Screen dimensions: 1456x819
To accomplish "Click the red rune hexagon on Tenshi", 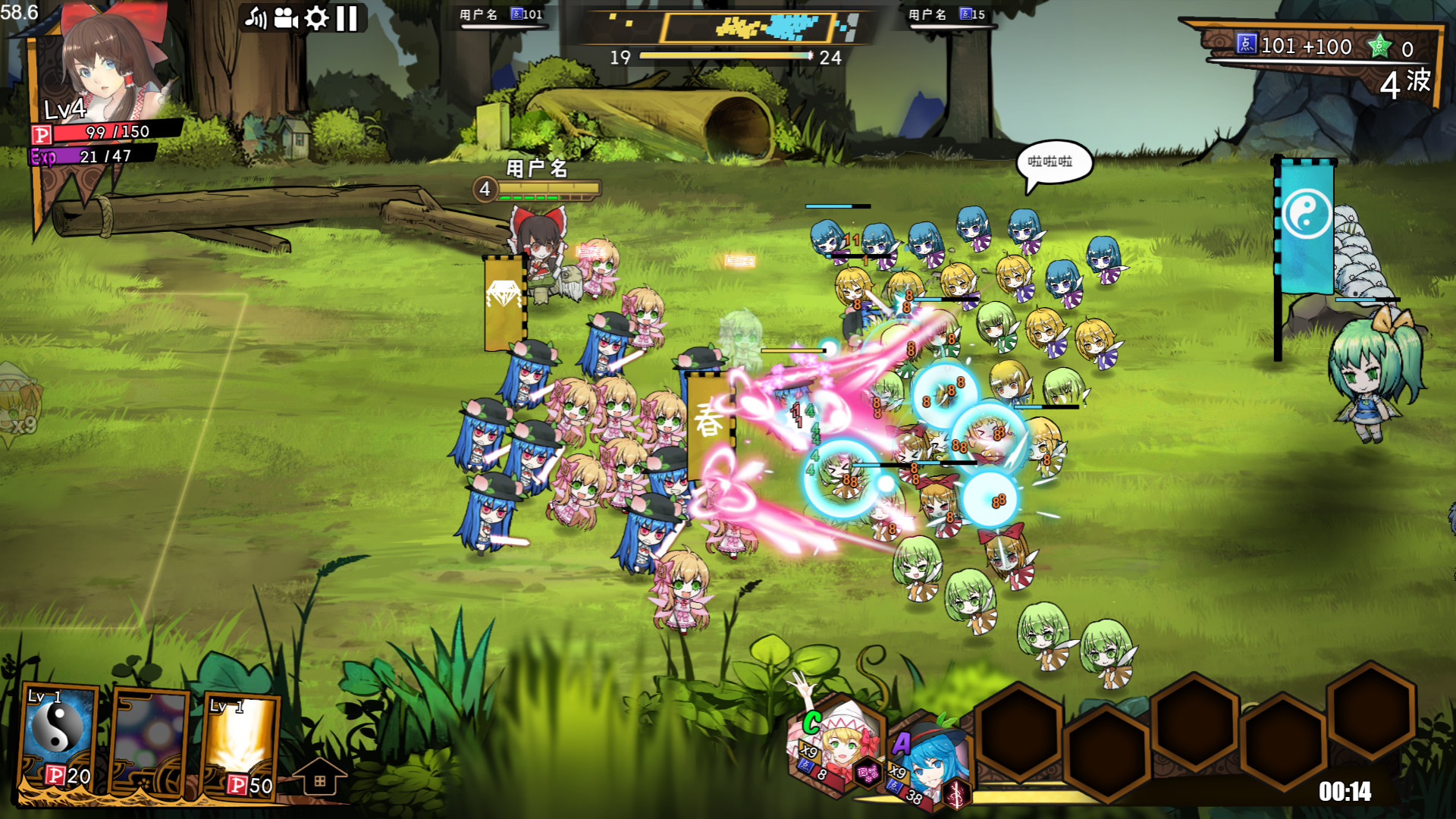I will (x=957, y=796).
